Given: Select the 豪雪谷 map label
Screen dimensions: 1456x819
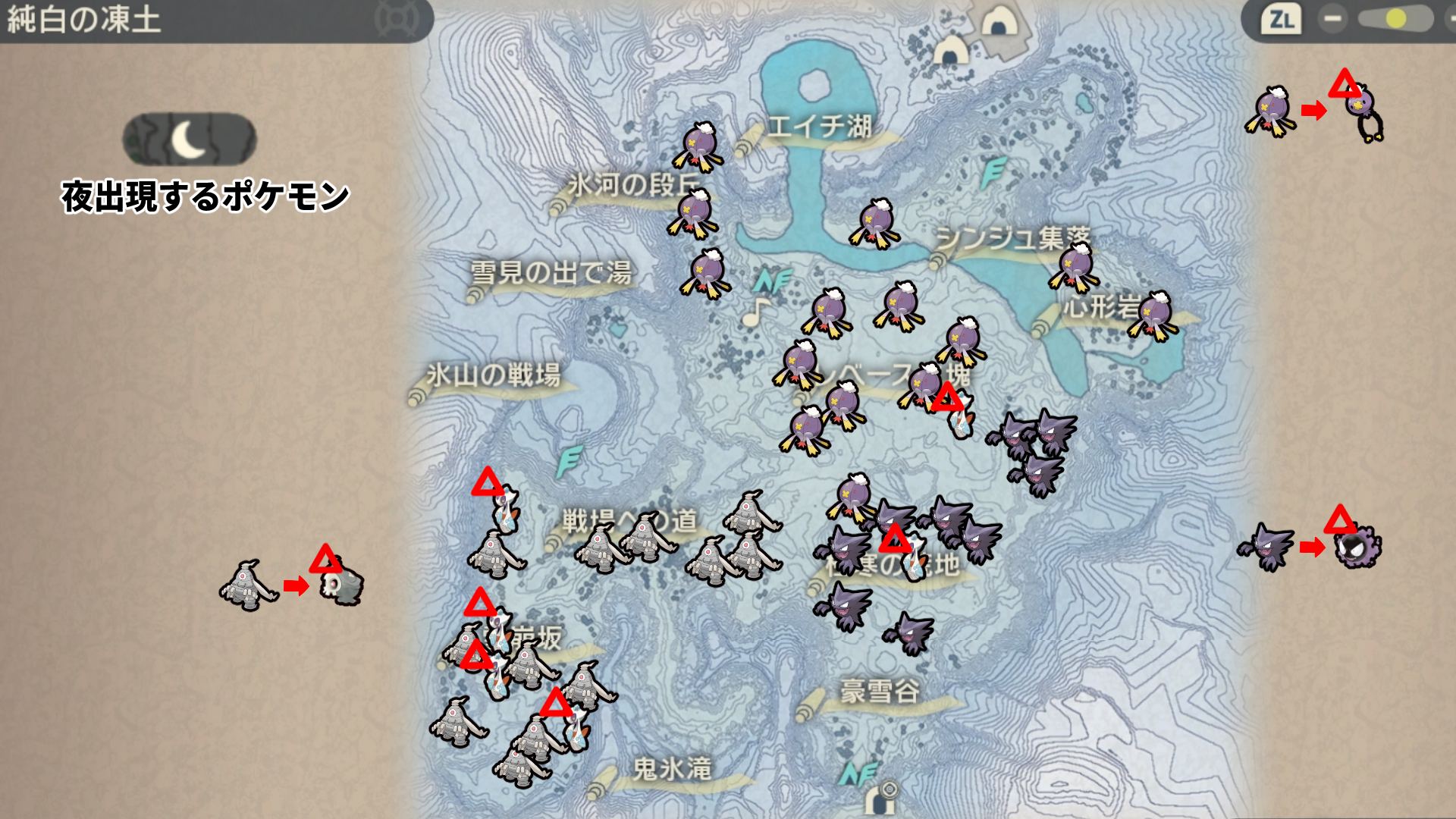Looking at the screenshot, I should point(880,692).
